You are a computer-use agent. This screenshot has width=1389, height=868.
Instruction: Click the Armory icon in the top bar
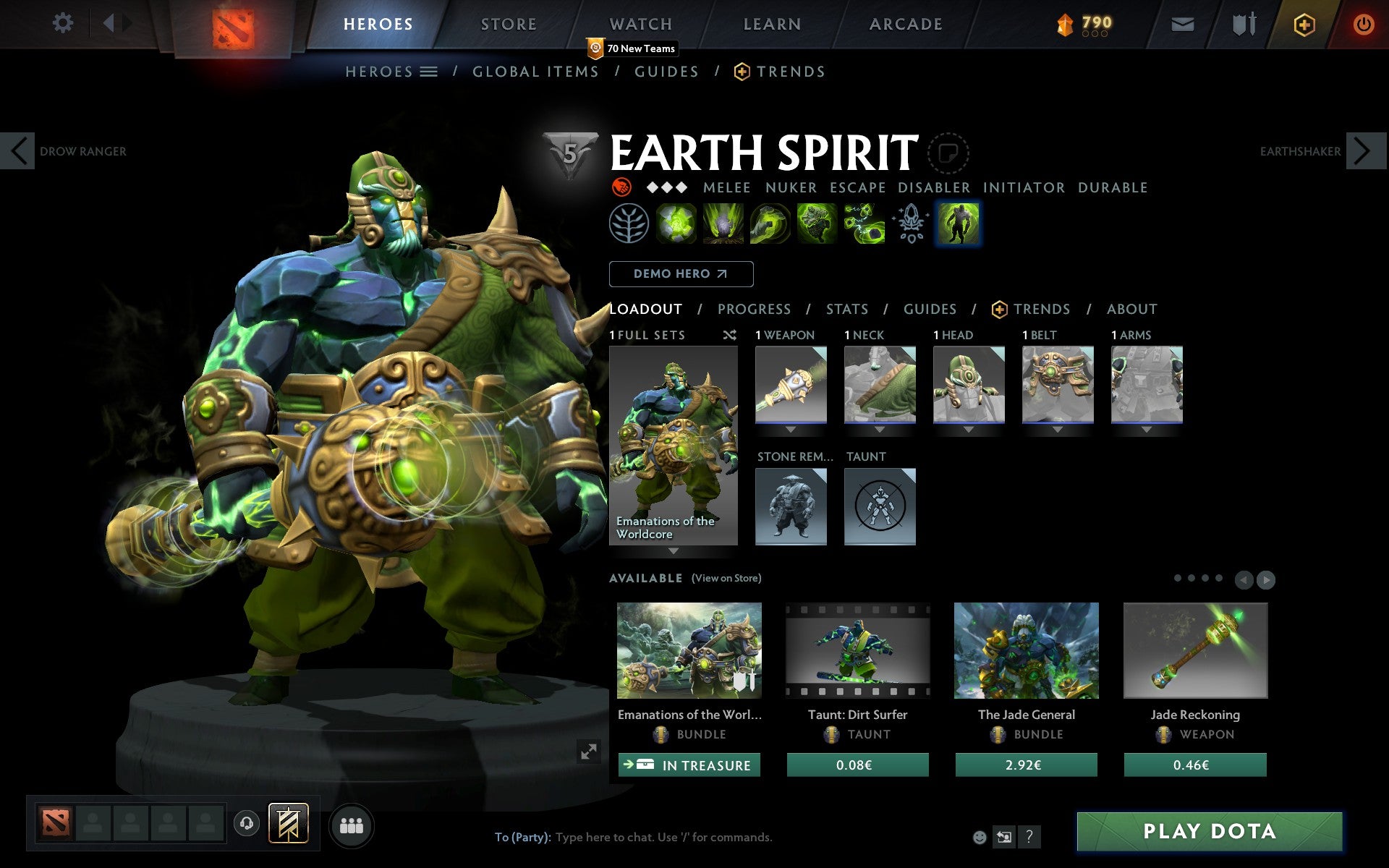[x=1243, y=23]
